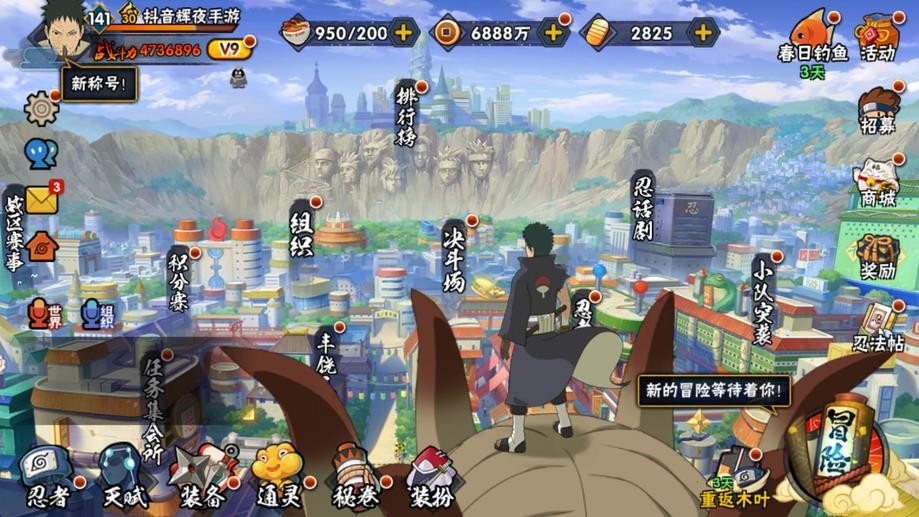The image size is (919, 517).
Task: Open the mail envelope inbox
Action: tap(42, 199)
